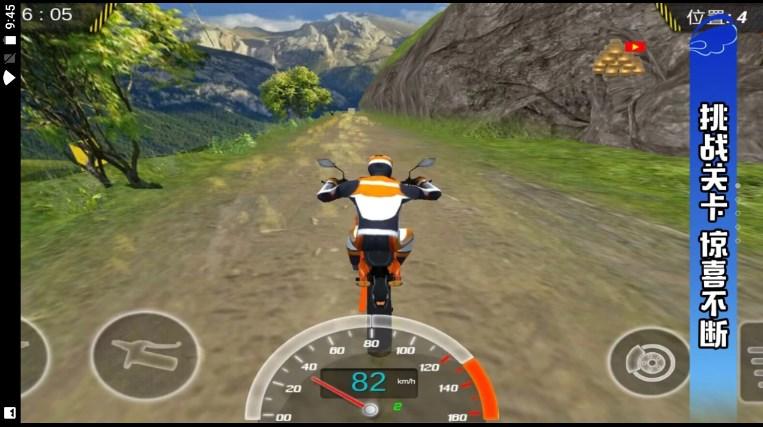Claim the gold bars video reward

[x=618, y=58]
